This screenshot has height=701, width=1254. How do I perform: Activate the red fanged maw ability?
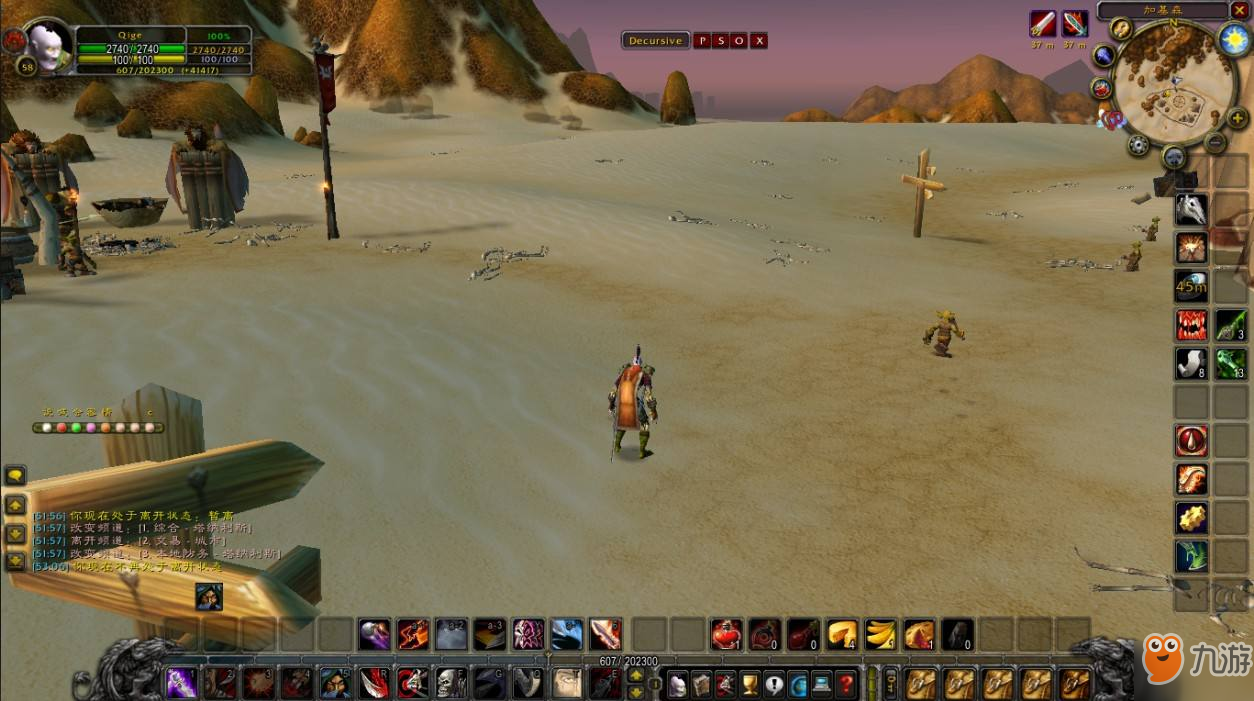pos(1191,325)
